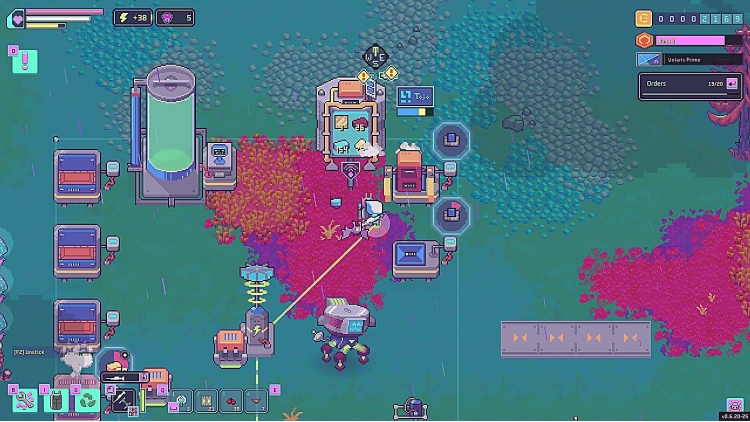Select hotbar slot one item
The image size is (750, 422).
pos(180,401)
